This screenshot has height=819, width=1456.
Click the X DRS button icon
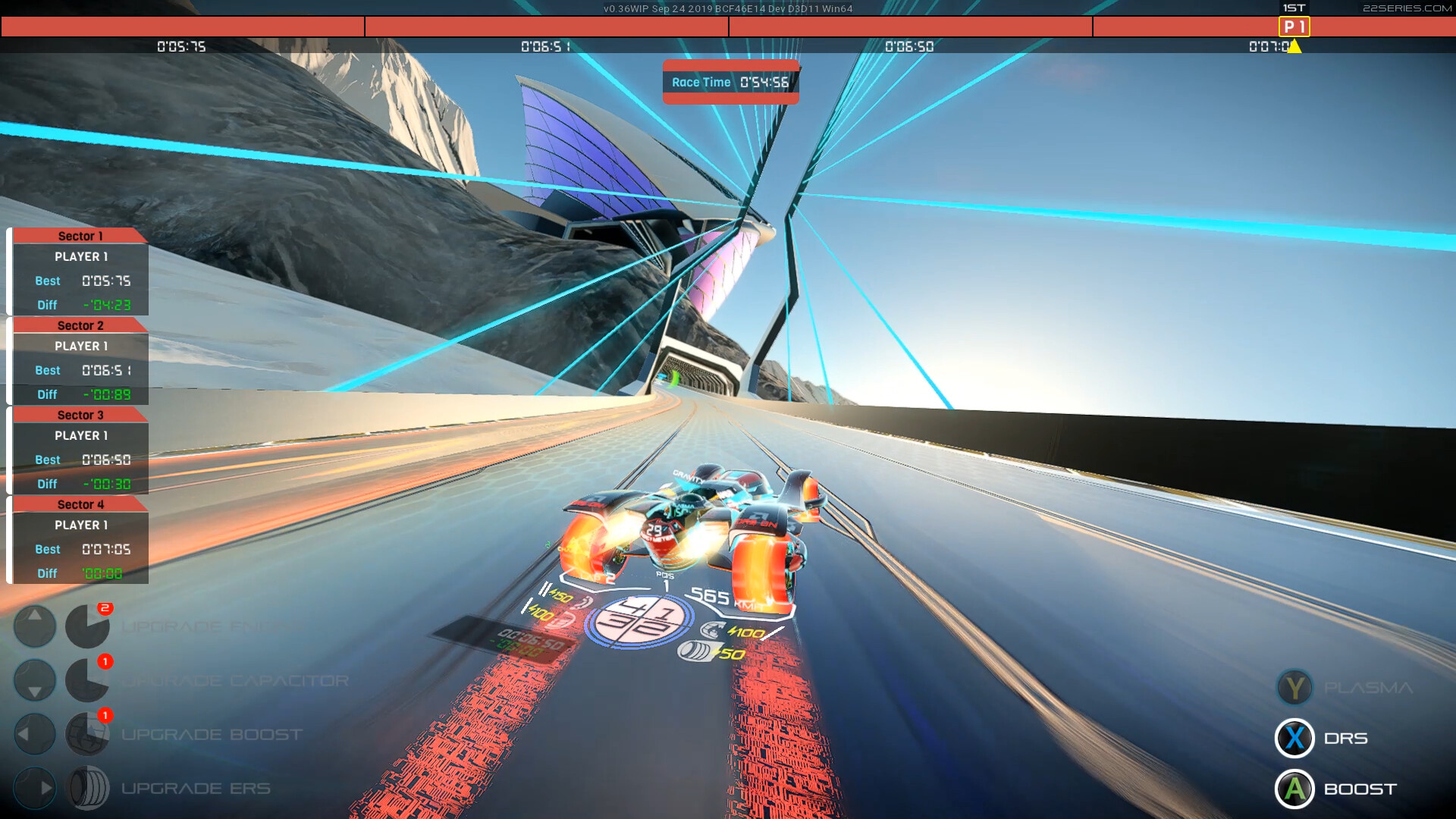(x=1295, y=738)
